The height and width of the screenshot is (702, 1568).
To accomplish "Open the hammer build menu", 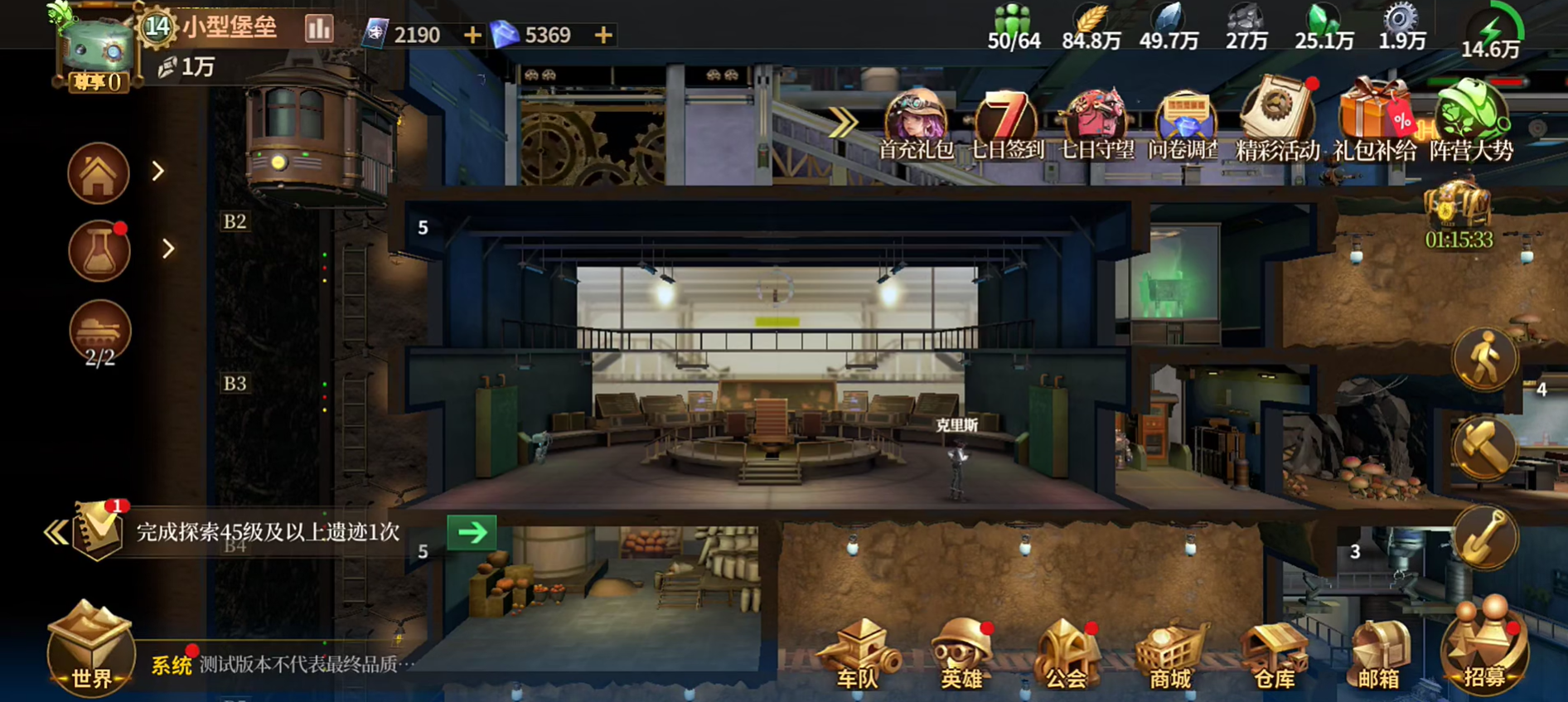I will (x=1483, y=448).
